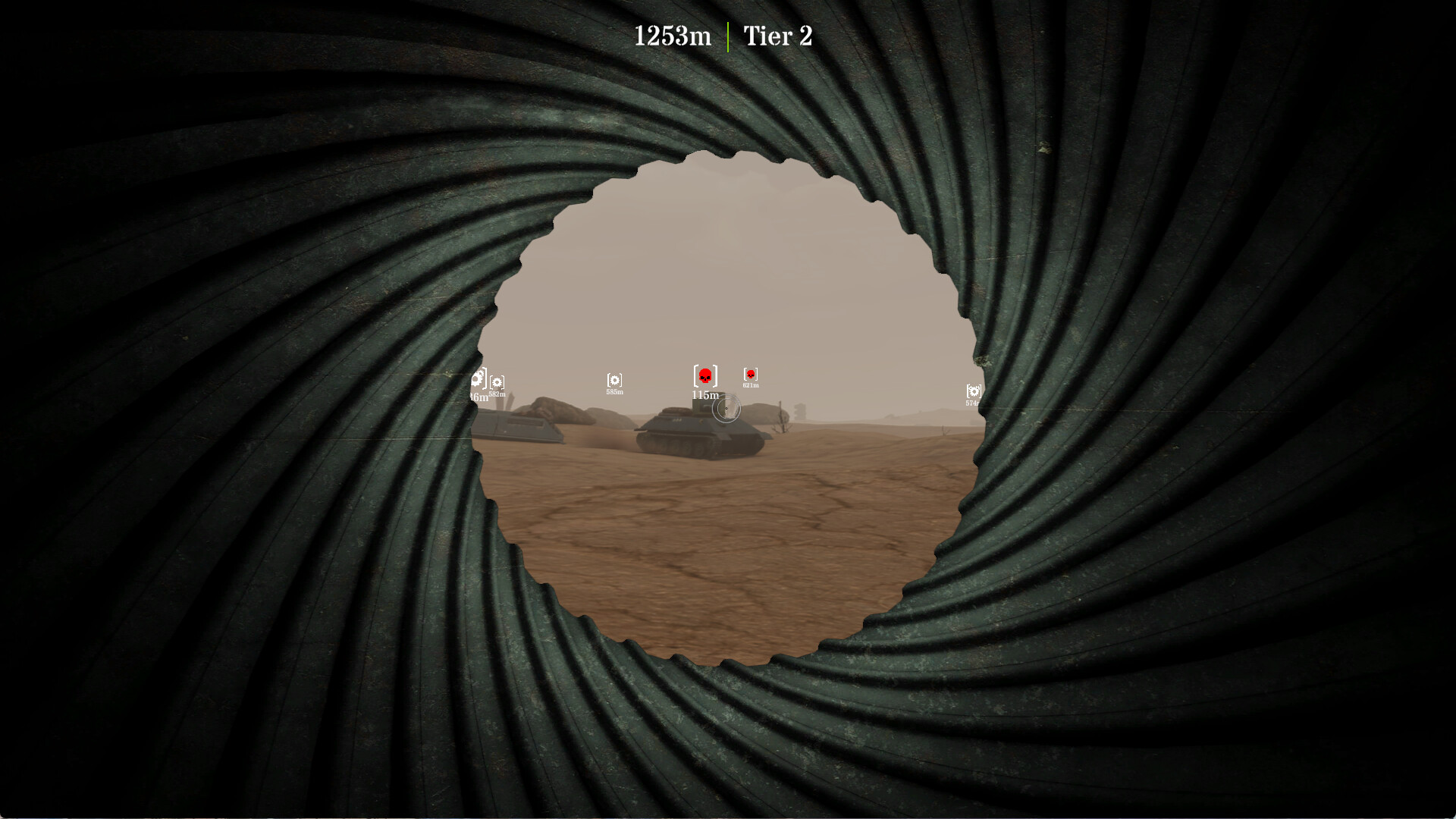The width and height of the screenshot is (1456, 819).
Task: Click the leftmost gear marker near scope edge
Action: tap(476, 377)
